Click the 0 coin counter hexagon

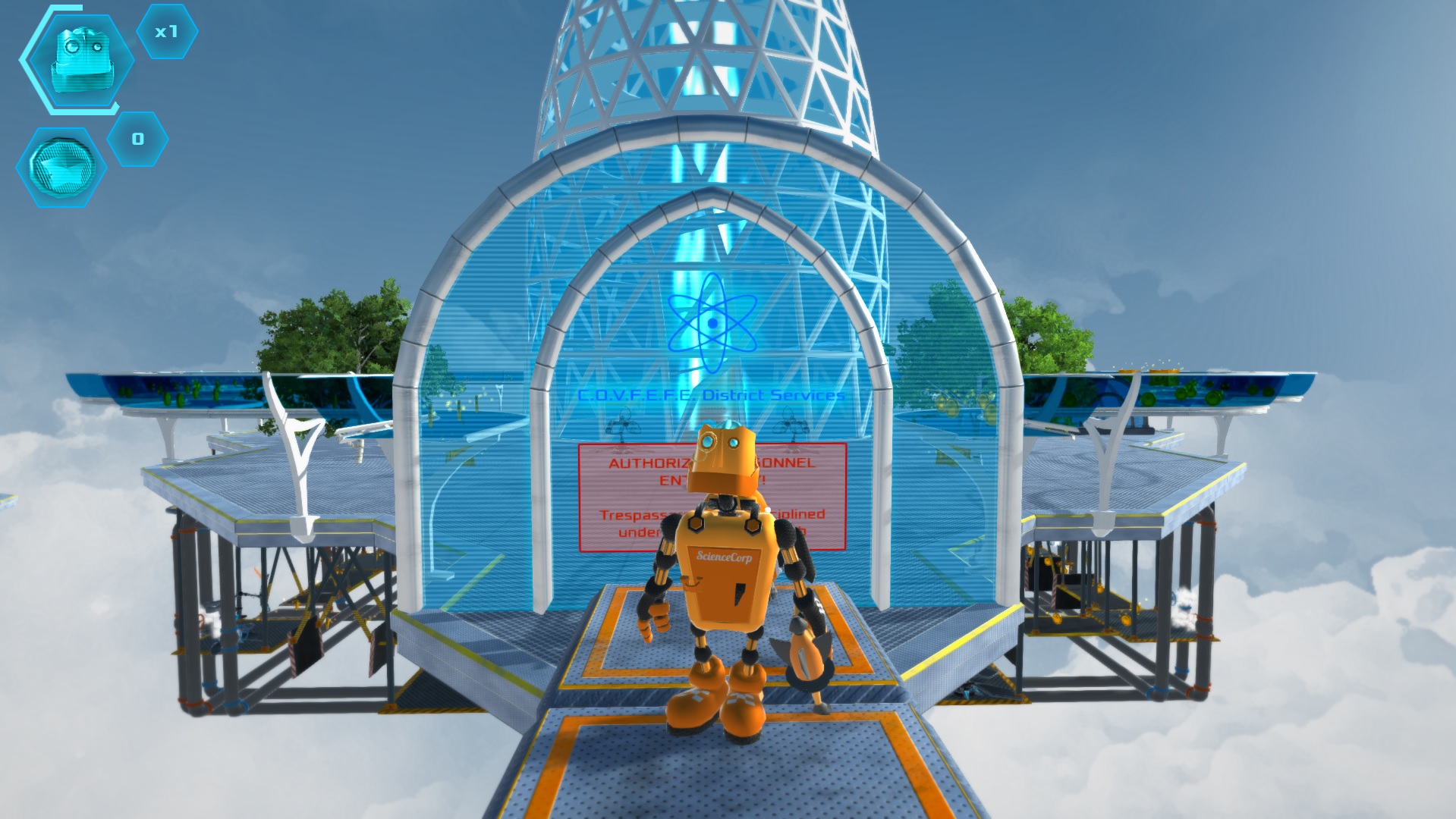coord(137,138)
